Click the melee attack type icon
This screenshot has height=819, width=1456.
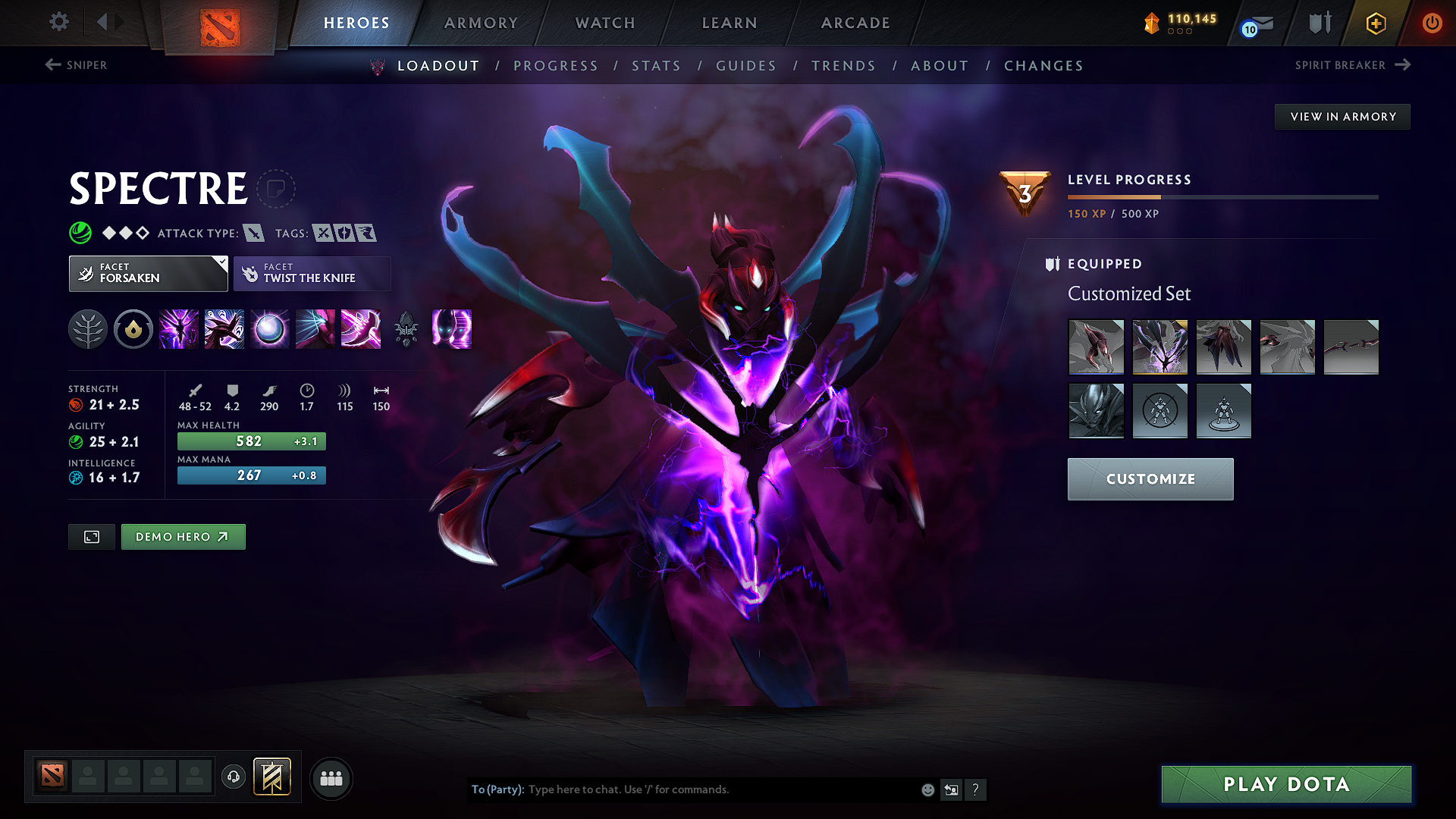click(x=254, y=233)
